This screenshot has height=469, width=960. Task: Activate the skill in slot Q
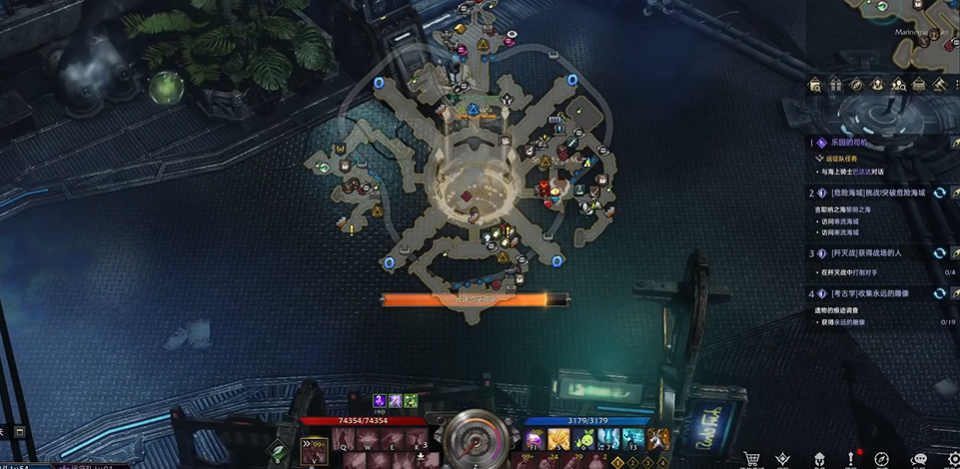tap(344, 441)
